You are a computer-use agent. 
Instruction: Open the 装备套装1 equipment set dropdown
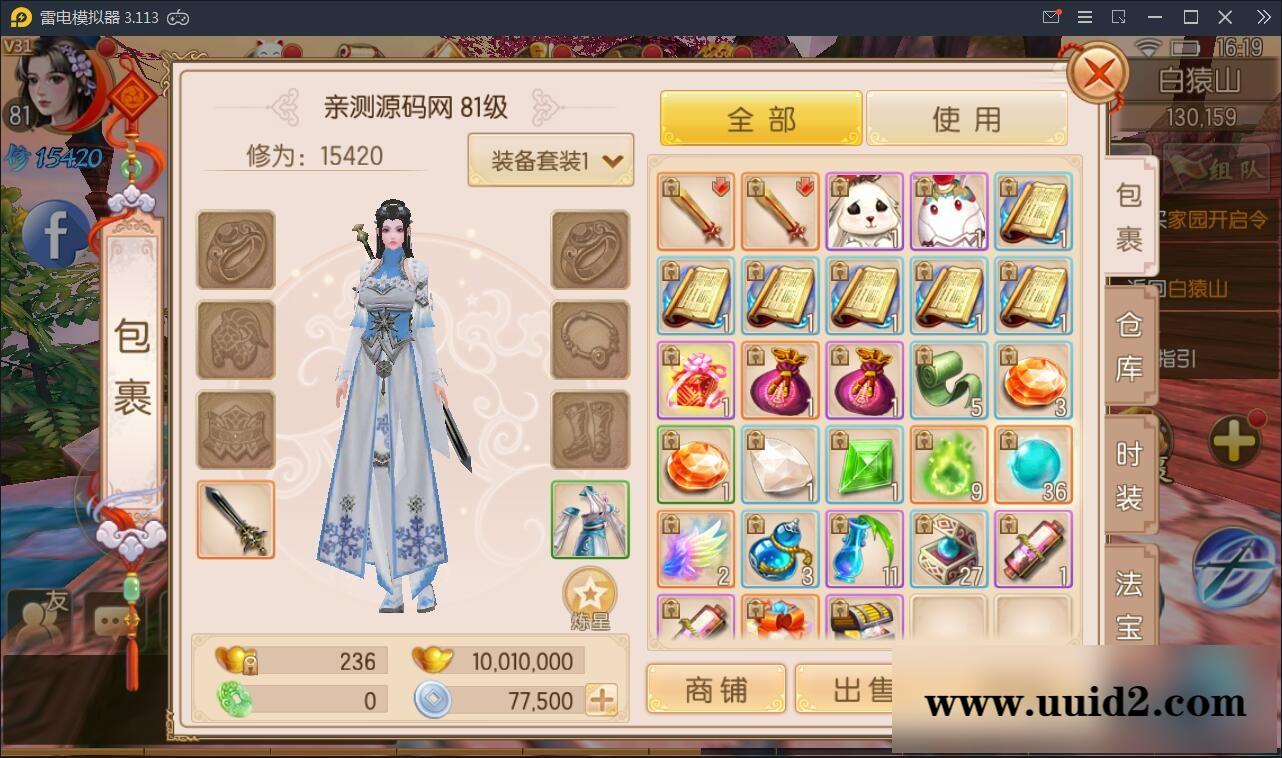551,159
